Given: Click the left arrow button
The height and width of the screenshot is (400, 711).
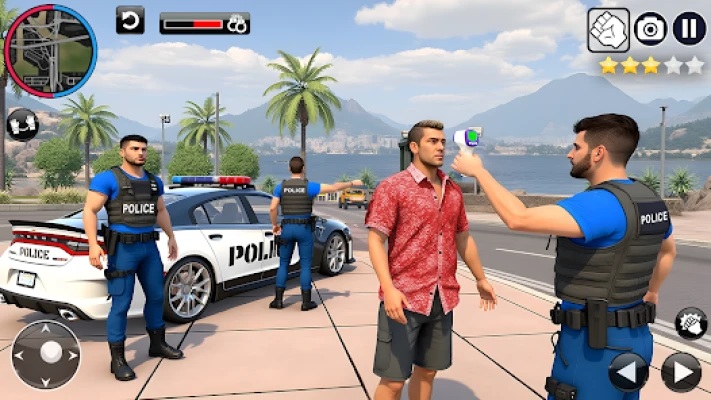Looking at the screenshot, I should 628,371.
